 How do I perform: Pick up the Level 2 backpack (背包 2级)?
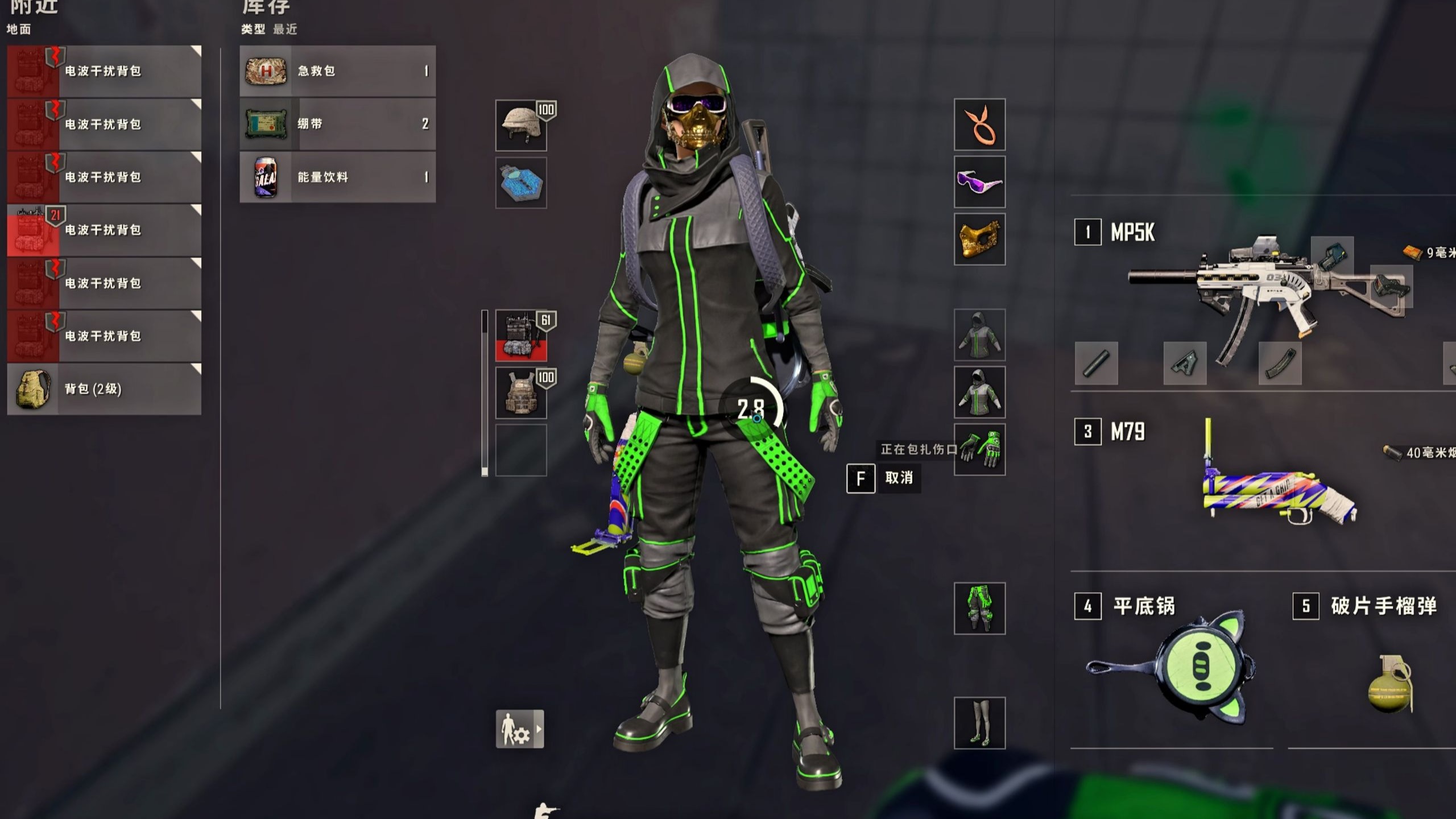point(104,389)
